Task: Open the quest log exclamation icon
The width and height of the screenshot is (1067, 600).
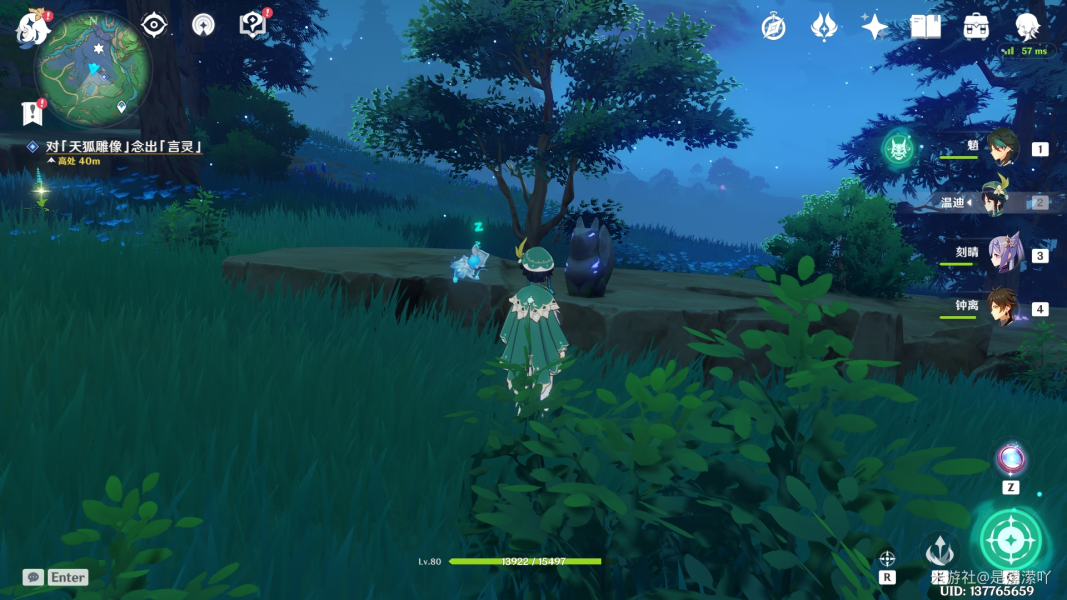Action: click(32, 113)
